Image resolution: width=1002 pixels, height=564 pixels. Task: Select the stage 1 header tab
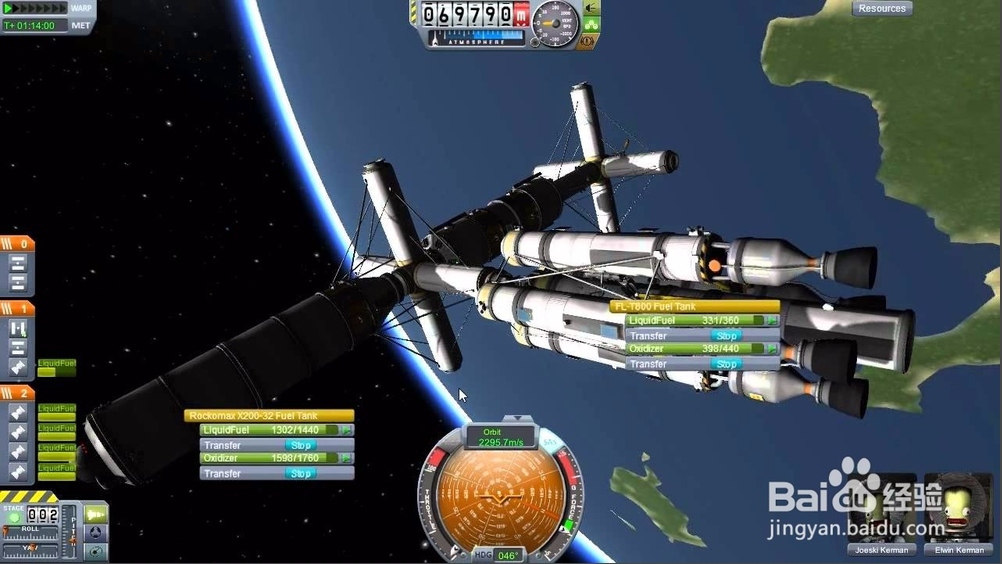point(17,309)
